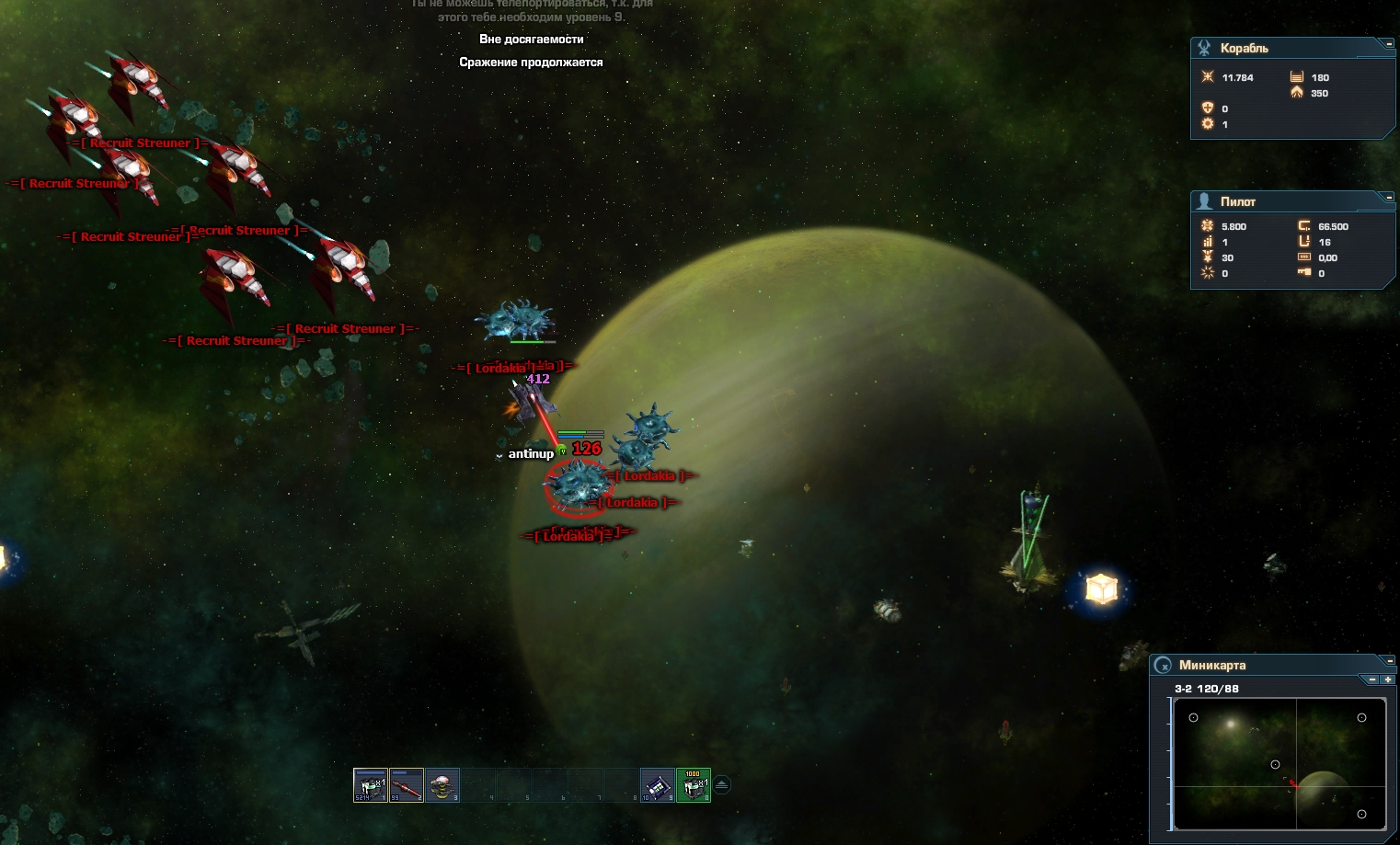
Task: Minimize the Пилот pilot panel
Action: pyautogui.click(x=1389, y=197)
